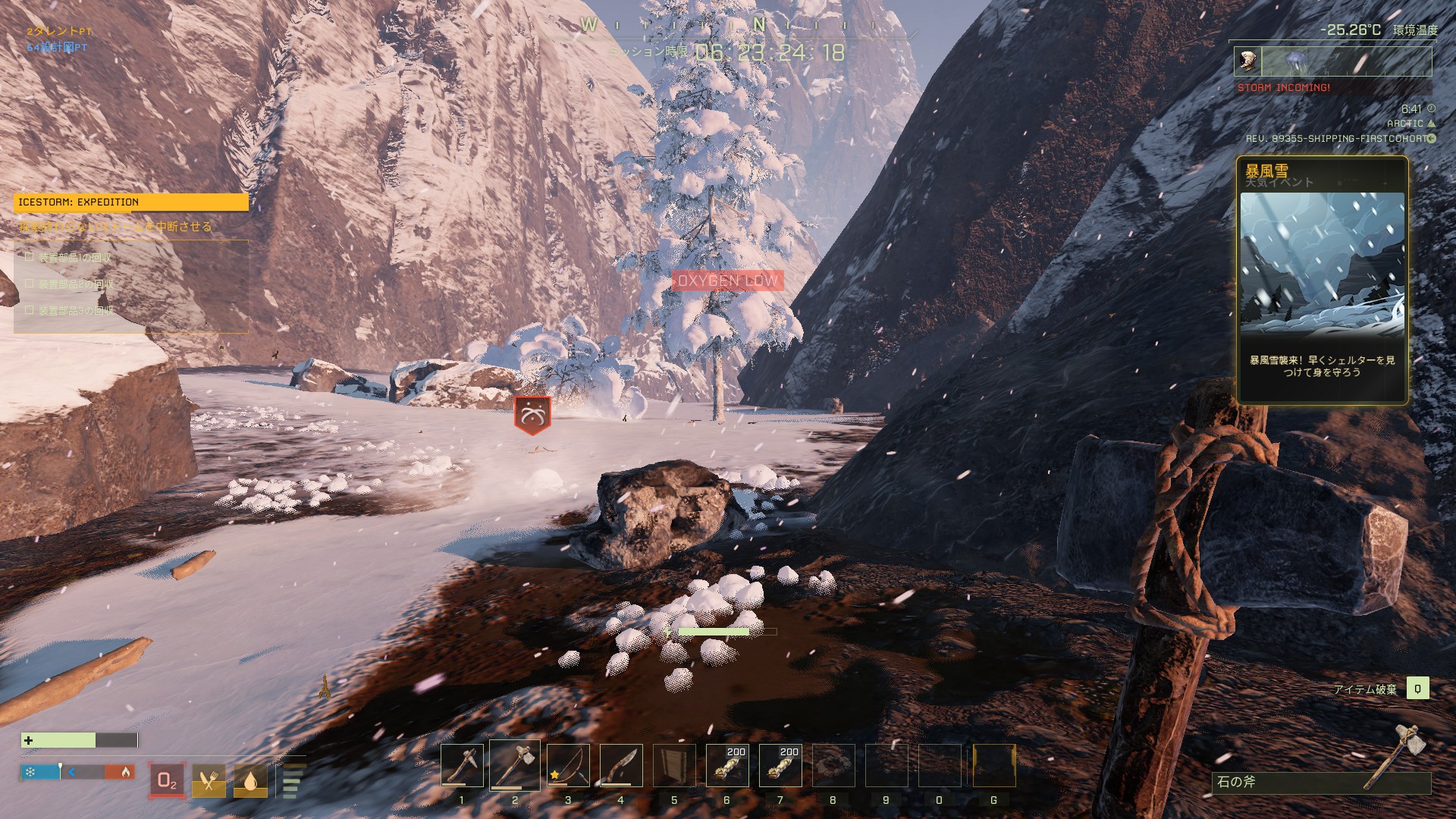
Task: Choose the knife in hotbar slot 4
Action: point(621,765)
